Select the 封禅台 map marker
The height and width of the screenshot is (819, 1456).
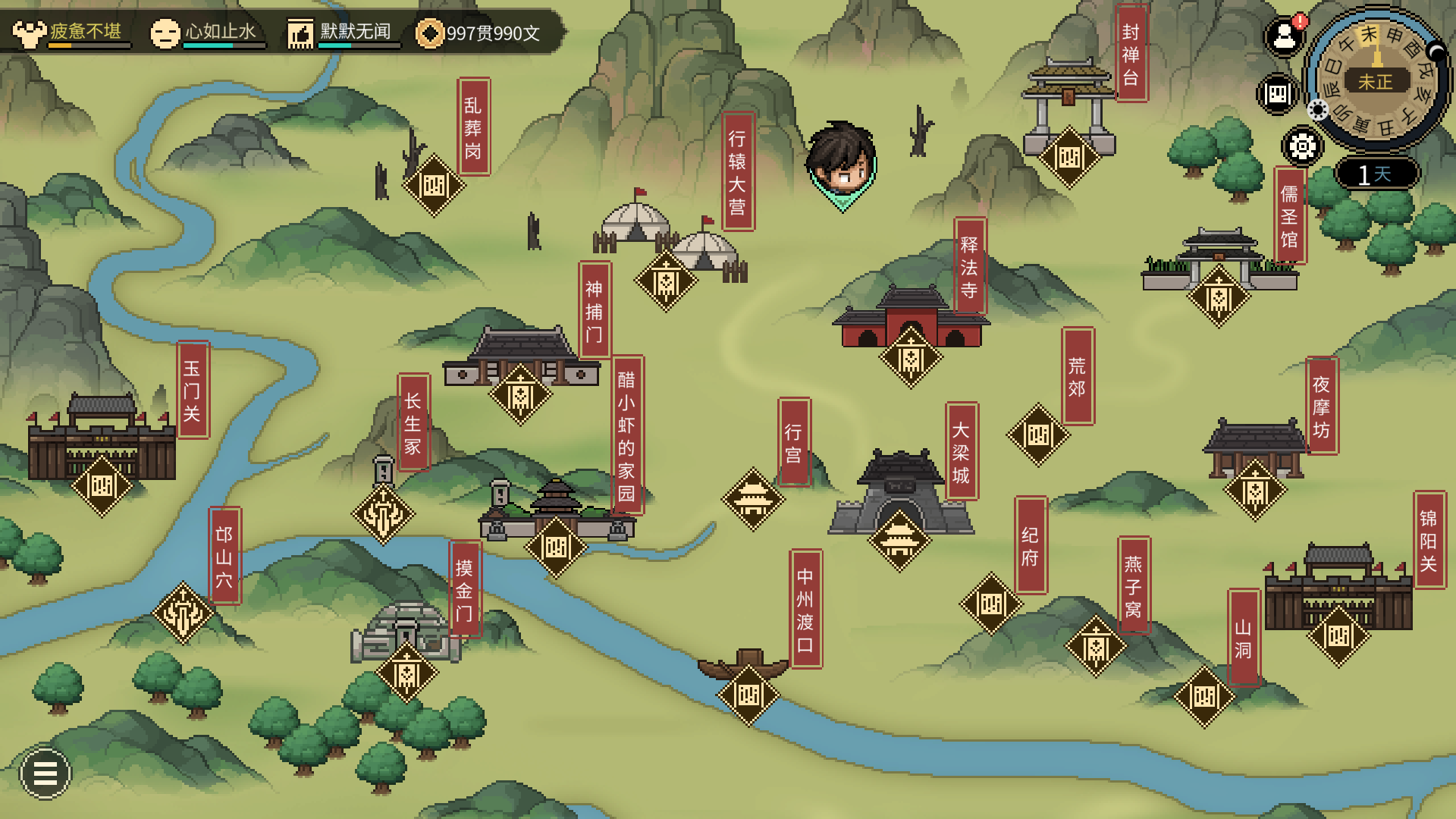click(x=1069, y=158)
